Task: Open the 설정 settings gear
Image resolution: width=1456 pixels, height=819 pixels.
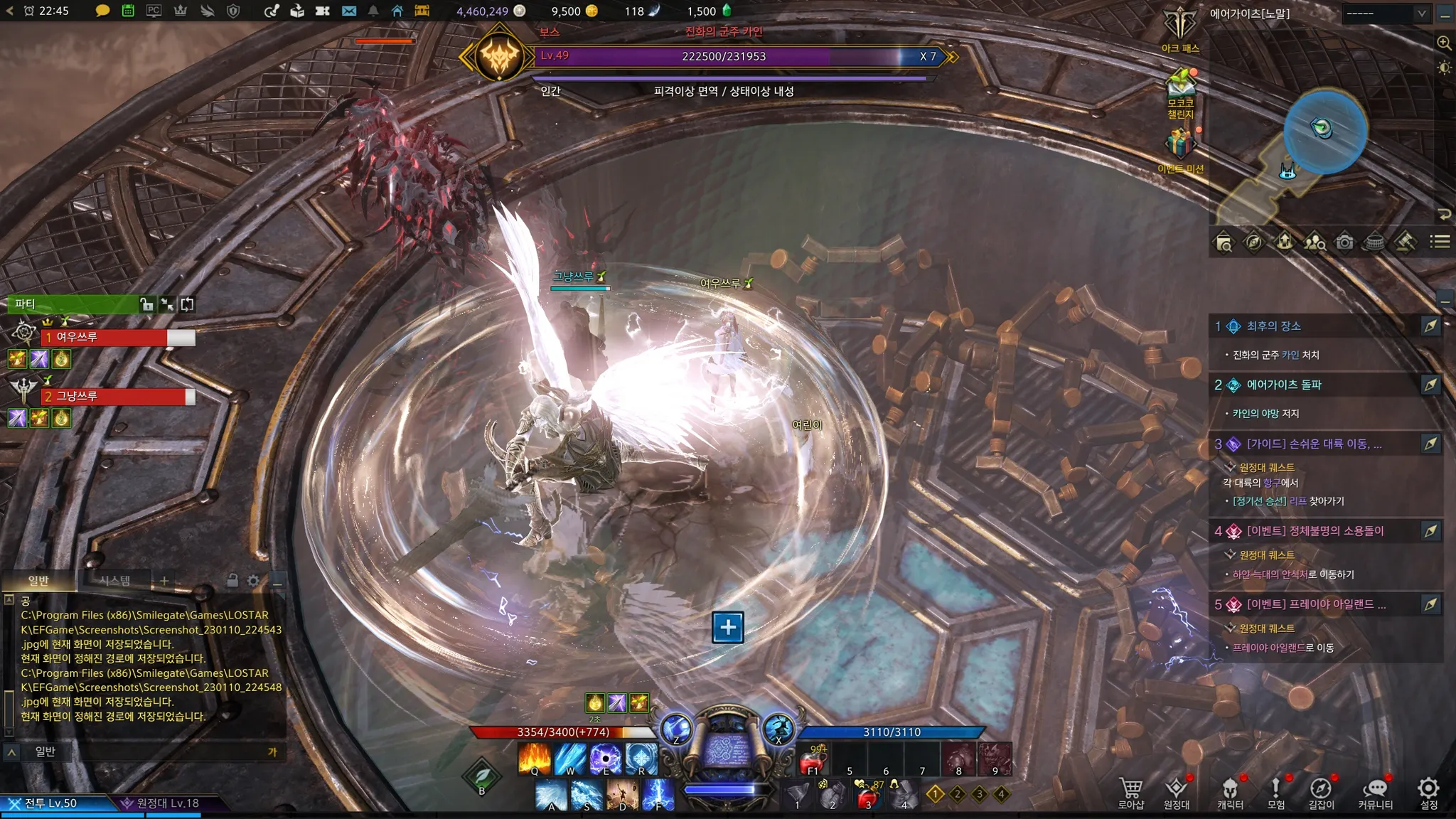Action: point(1428,791)
